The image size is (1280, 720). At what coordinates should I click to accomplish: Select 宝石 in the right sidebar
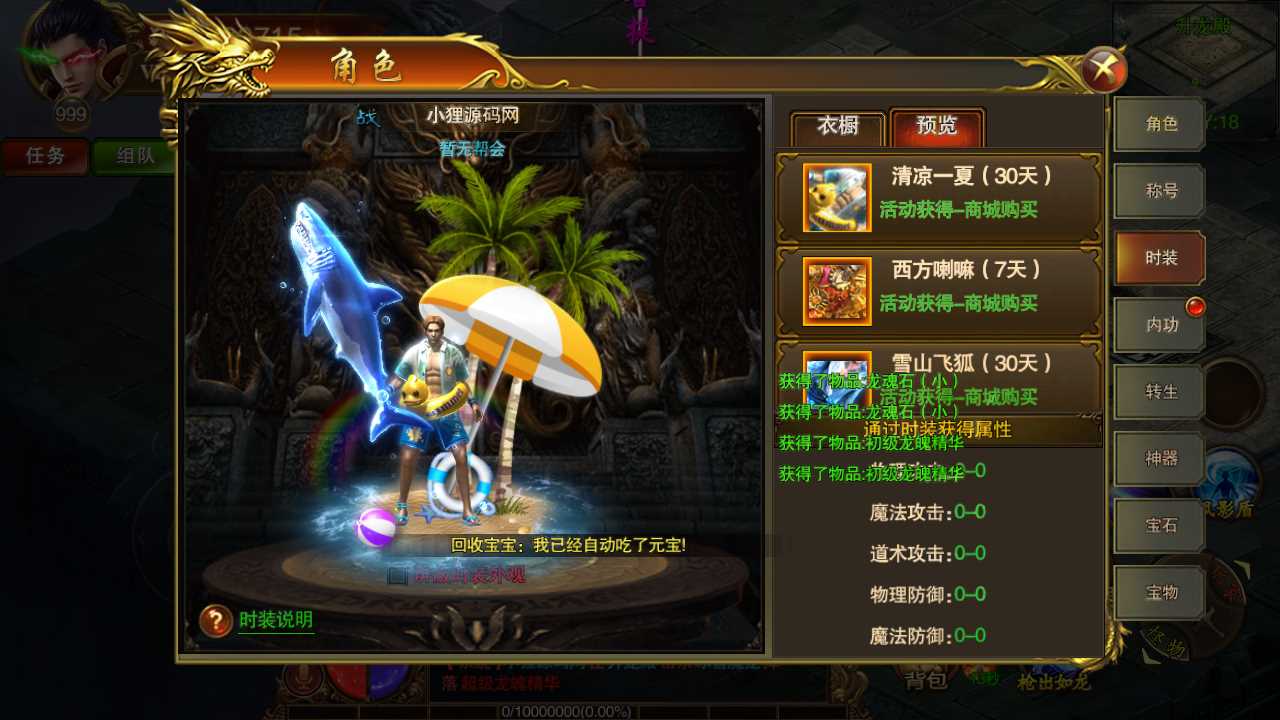click(x=1158, y=526)
